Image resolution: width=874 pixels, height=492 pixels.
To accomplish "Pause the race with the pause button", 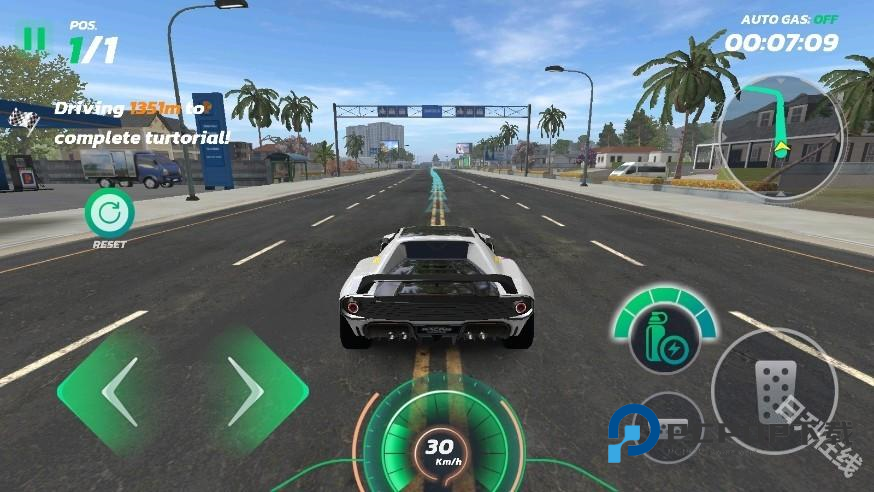I will [35, 38].
